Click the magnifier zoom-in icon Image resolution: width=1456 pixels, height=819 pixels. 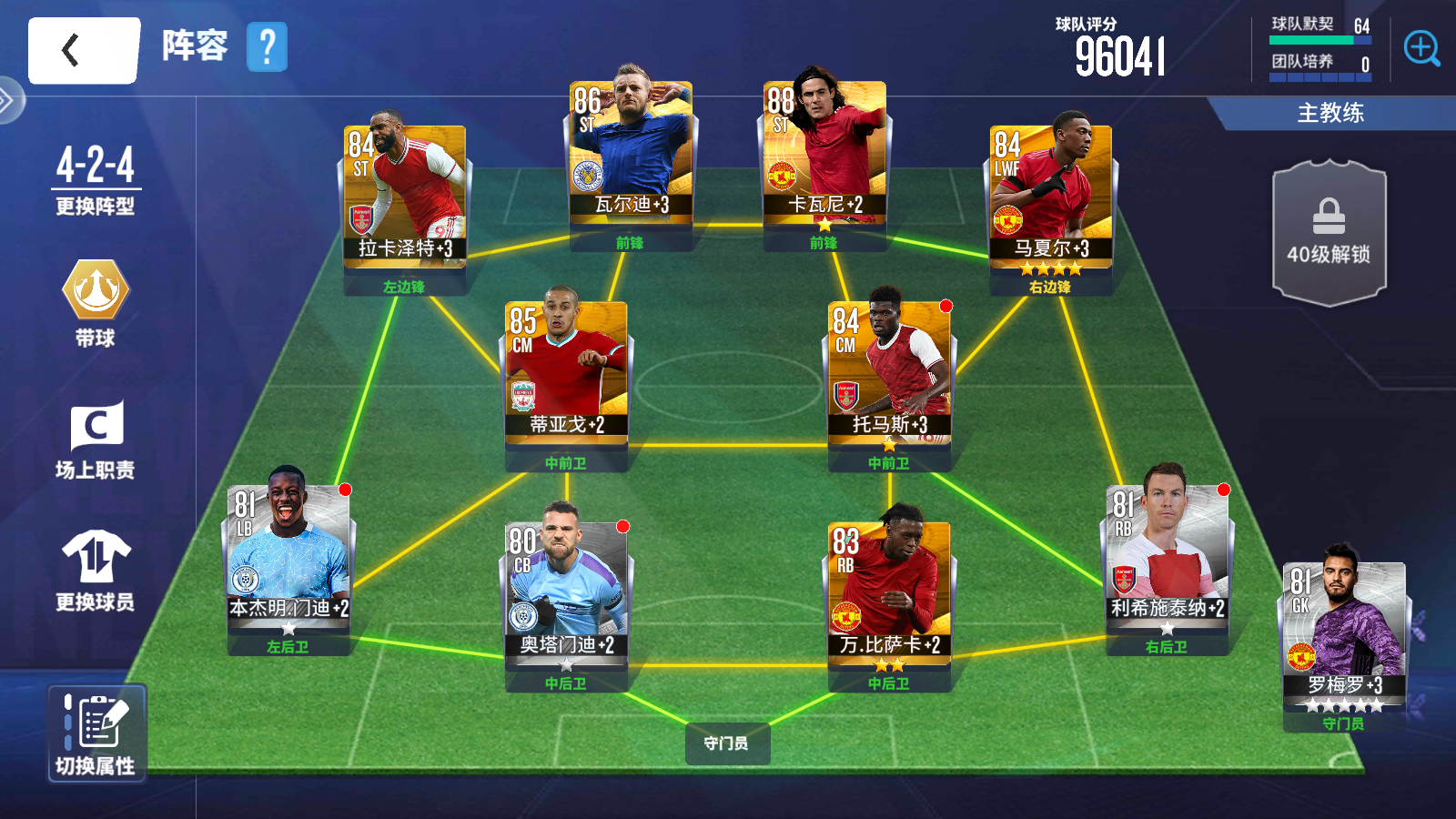[x=1421, y=48]
